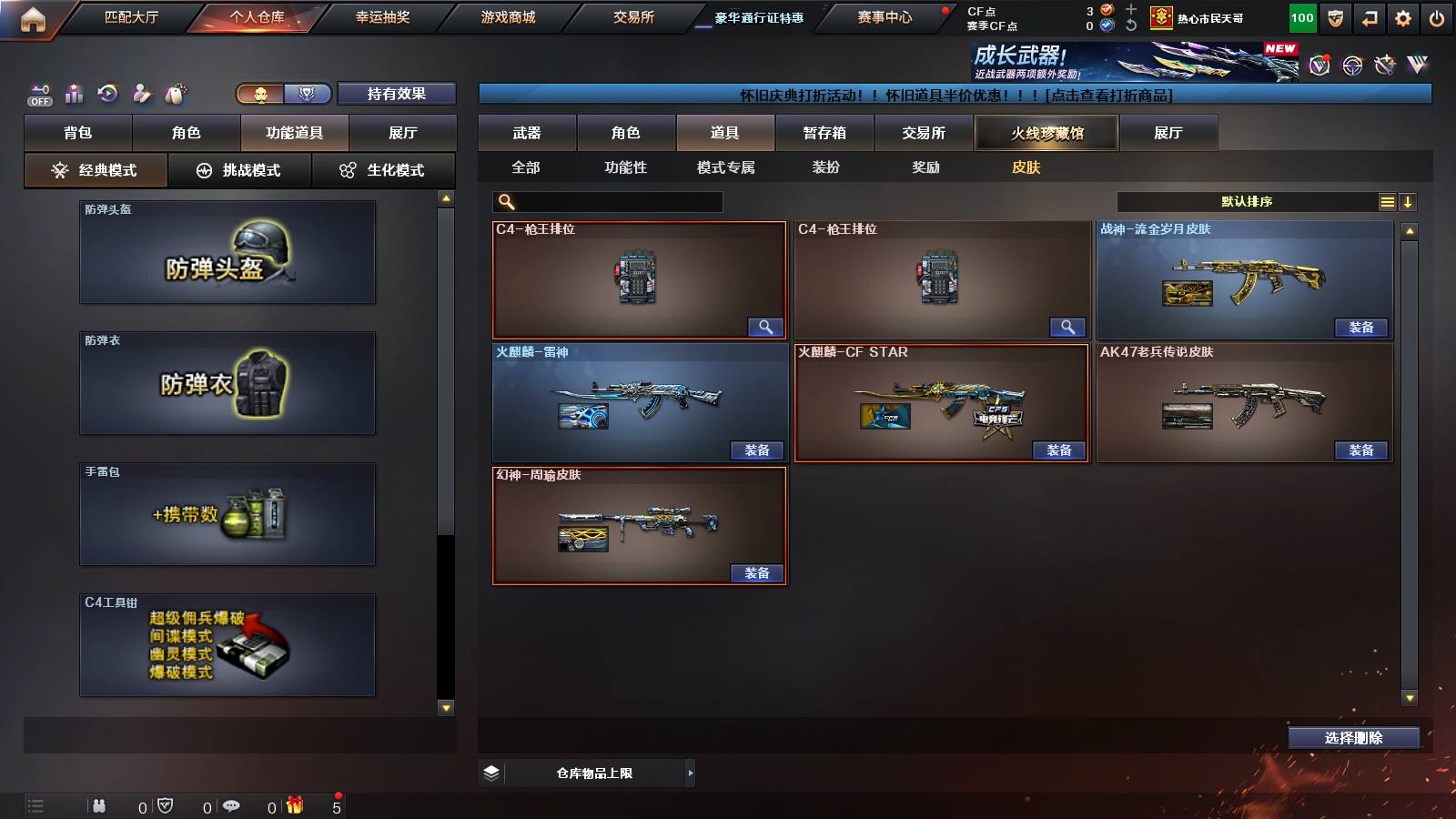Screen dimensions: 1456x819
Task: Switch to the 火线珍藏馆 tab
Action: pyautogui.click(x=1047, y=133)
